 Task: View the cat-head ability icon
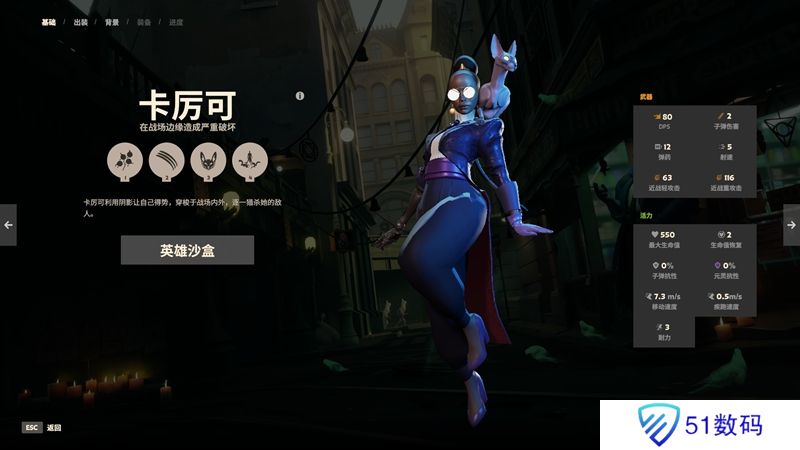click(206, 160)
